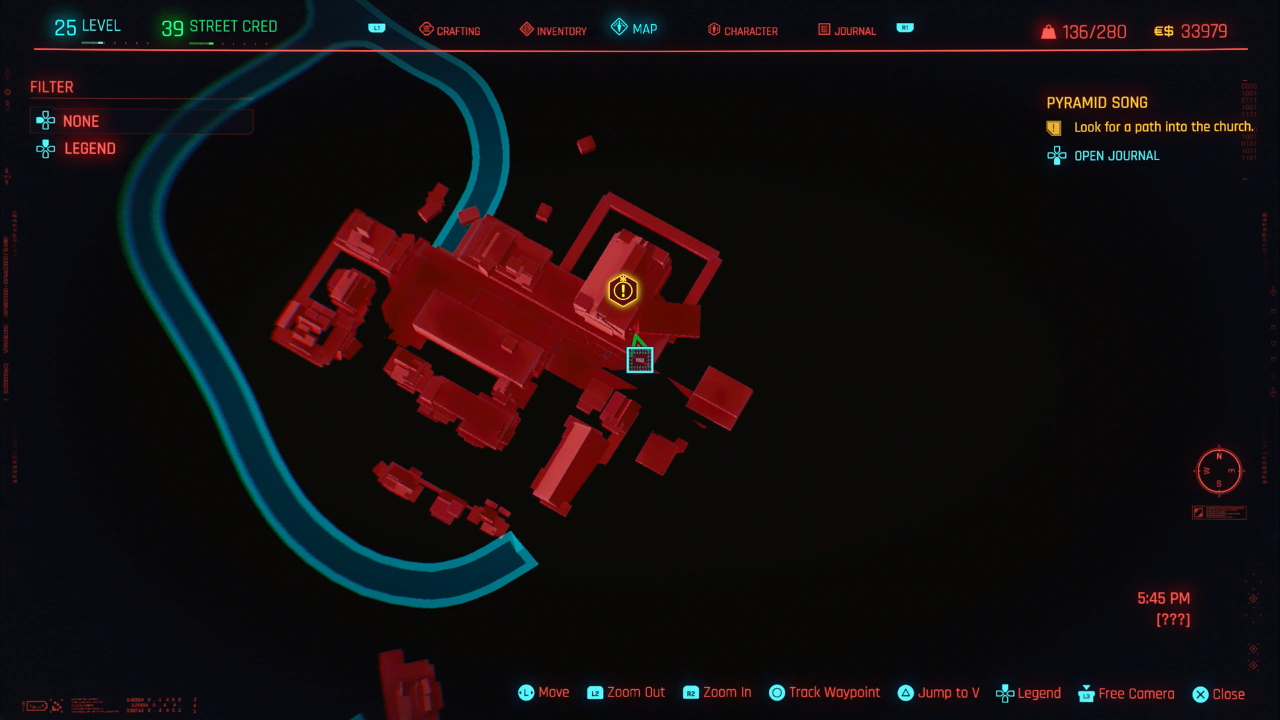Click the compass in the corner
This screenshot has height=720, width=1280.
[x=1219, y=470]
